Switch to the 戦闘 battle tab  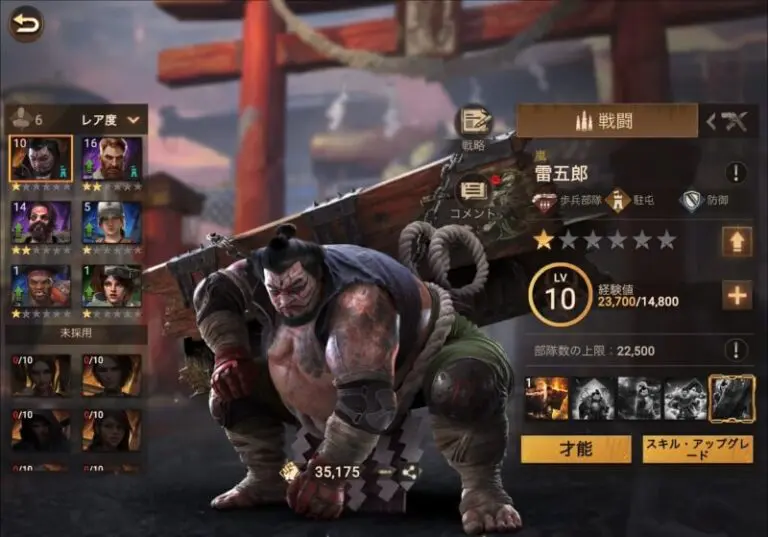tap(607, 121)
